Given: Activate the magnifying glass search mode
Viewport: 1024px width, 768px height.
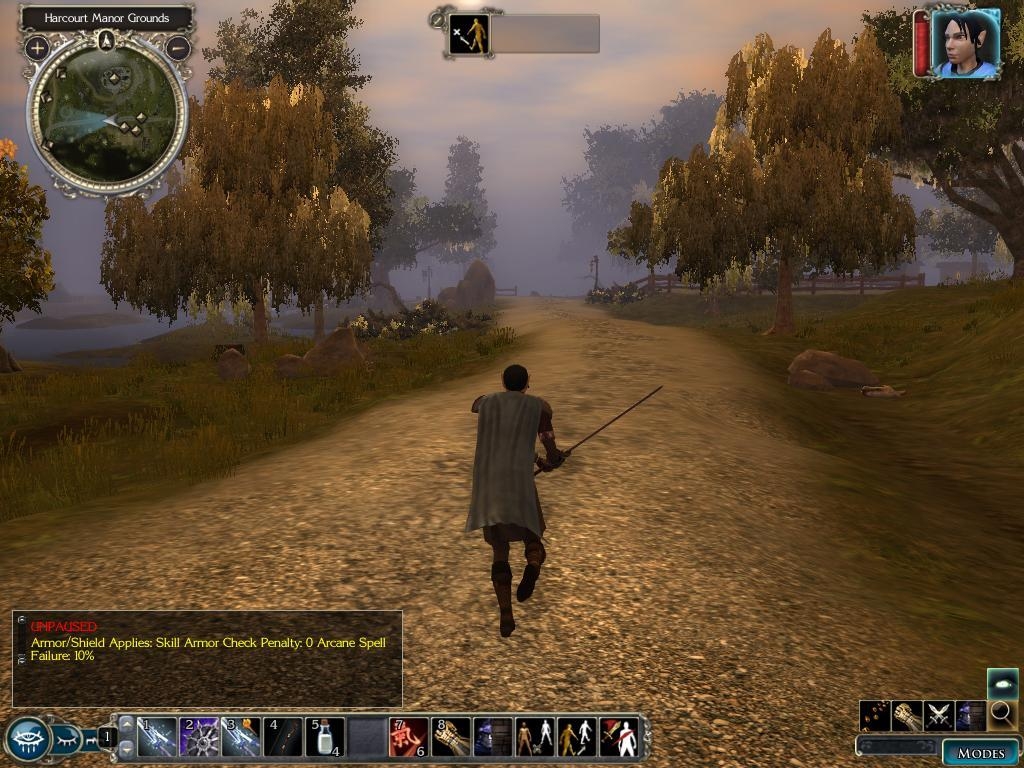Looking at the screenshot, I should click(x=1002, y=715).
